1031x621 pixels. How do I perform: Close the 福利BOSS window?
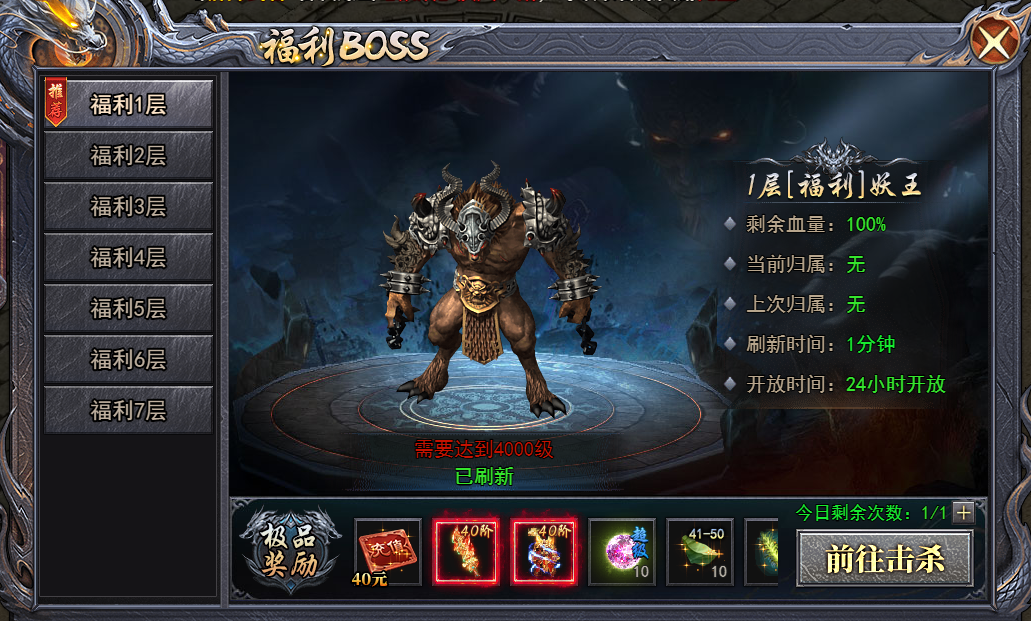pyautogui.click(x=992, y=42)
